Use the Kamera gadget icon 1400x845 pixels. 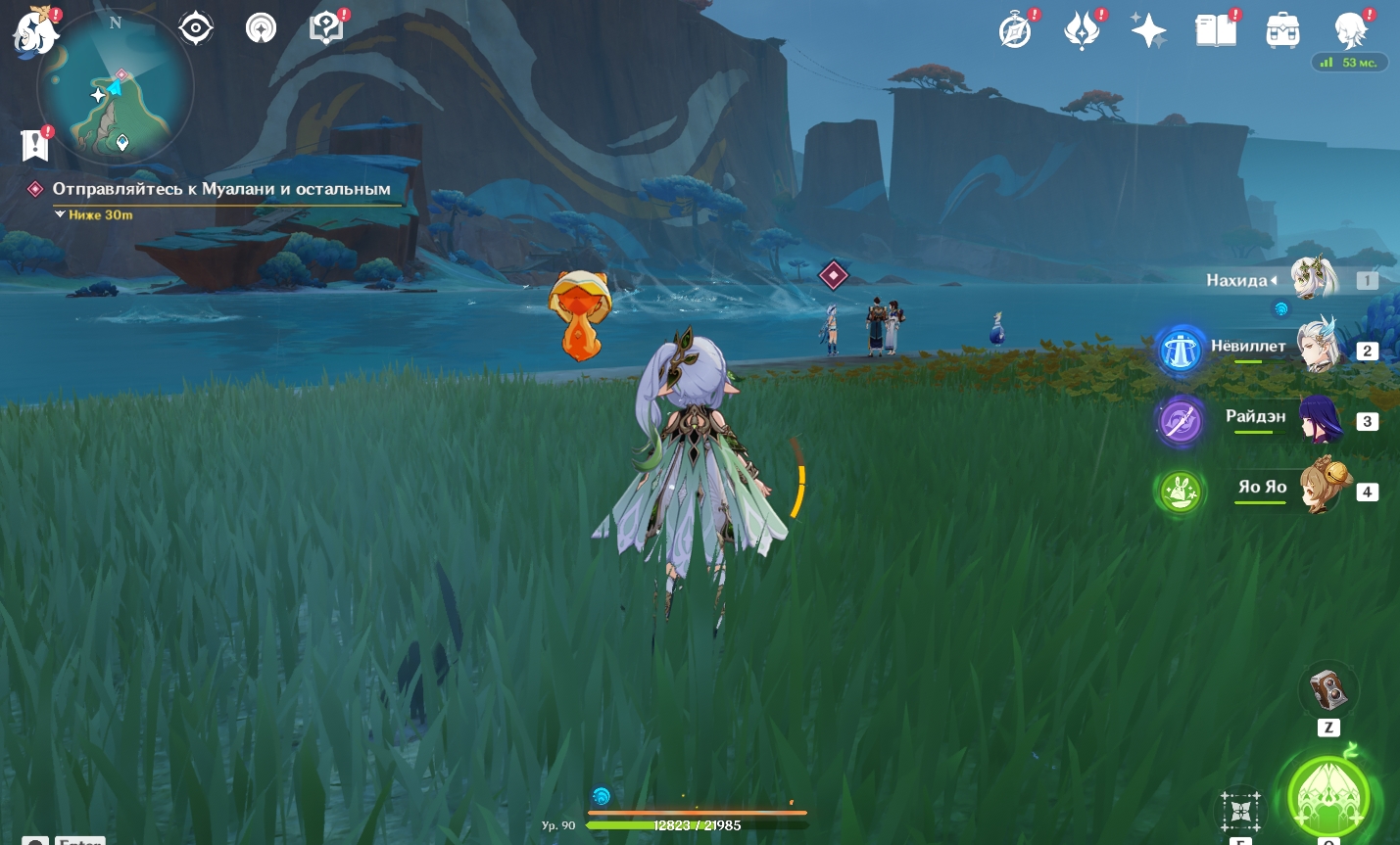[1328, 690]
